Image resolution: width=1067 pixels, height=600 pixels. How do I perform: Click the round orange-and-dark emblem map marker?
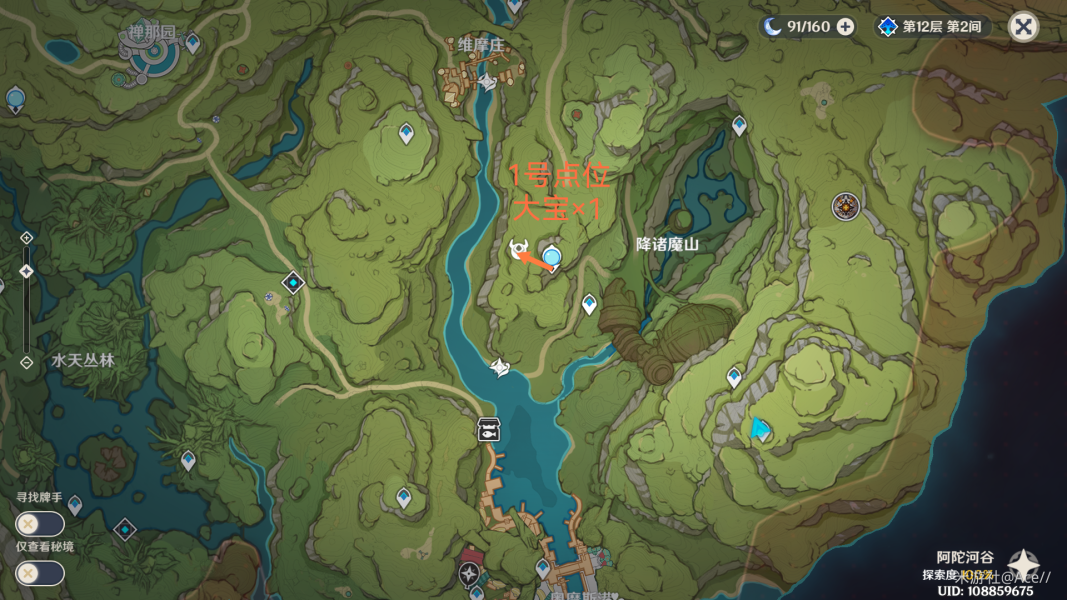(x=846, y=207)
